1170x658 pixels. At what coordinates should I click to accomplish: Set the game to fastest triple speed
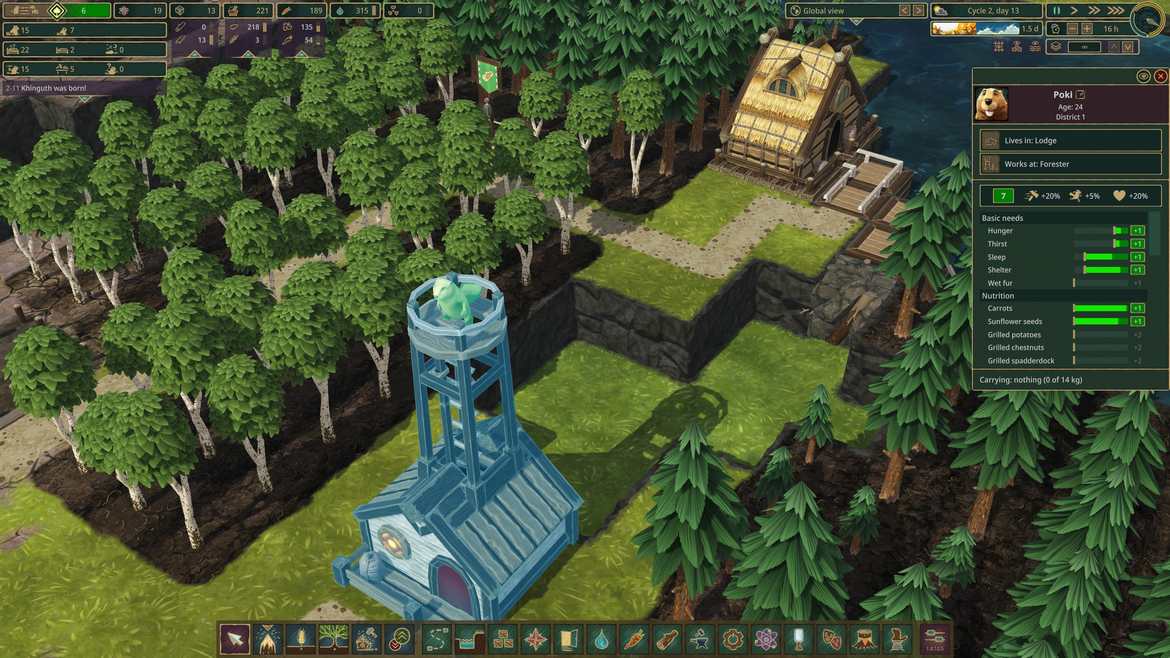[1113, 10]
